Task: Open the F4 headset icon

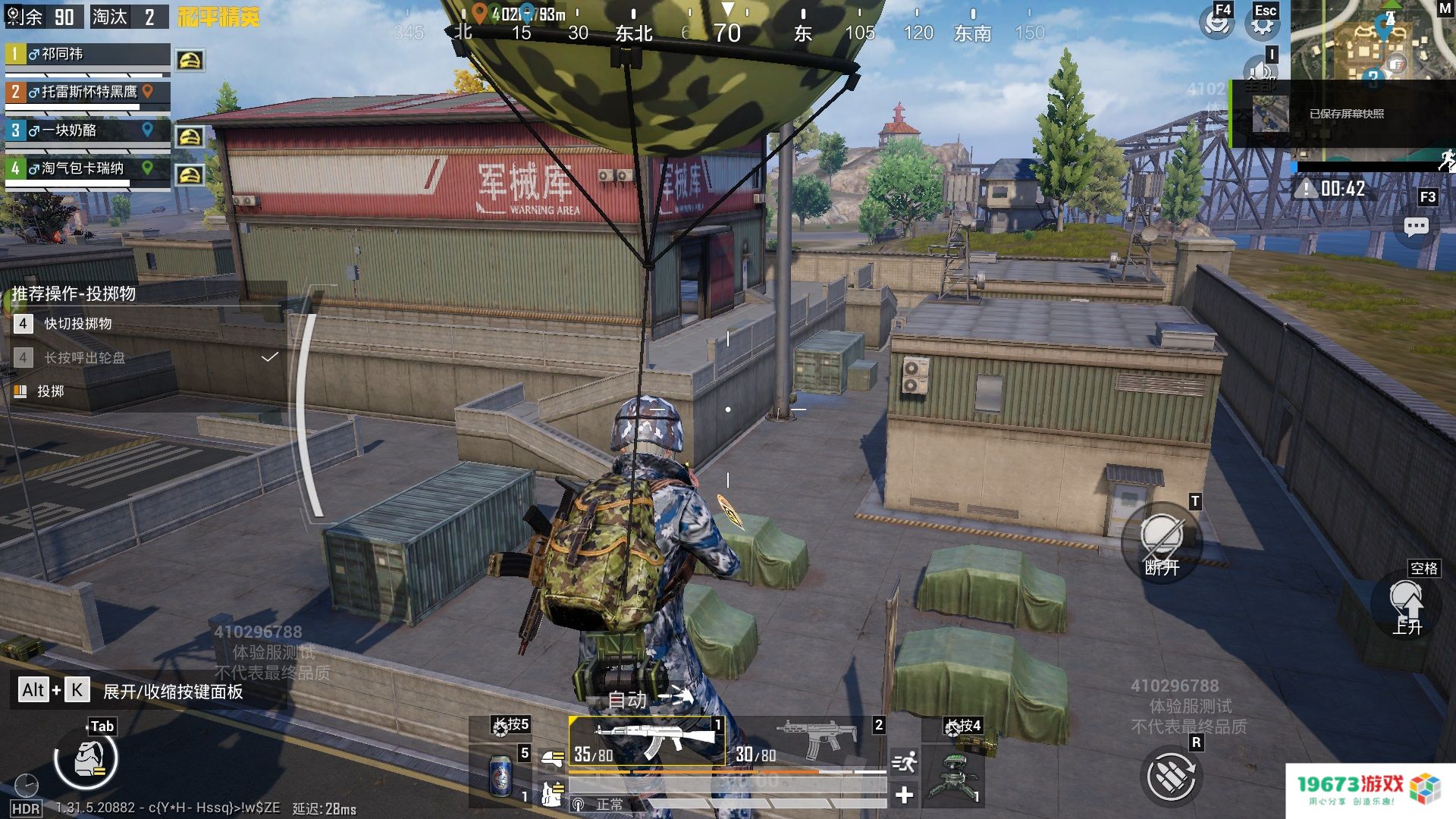Action: pos(1216,23)
